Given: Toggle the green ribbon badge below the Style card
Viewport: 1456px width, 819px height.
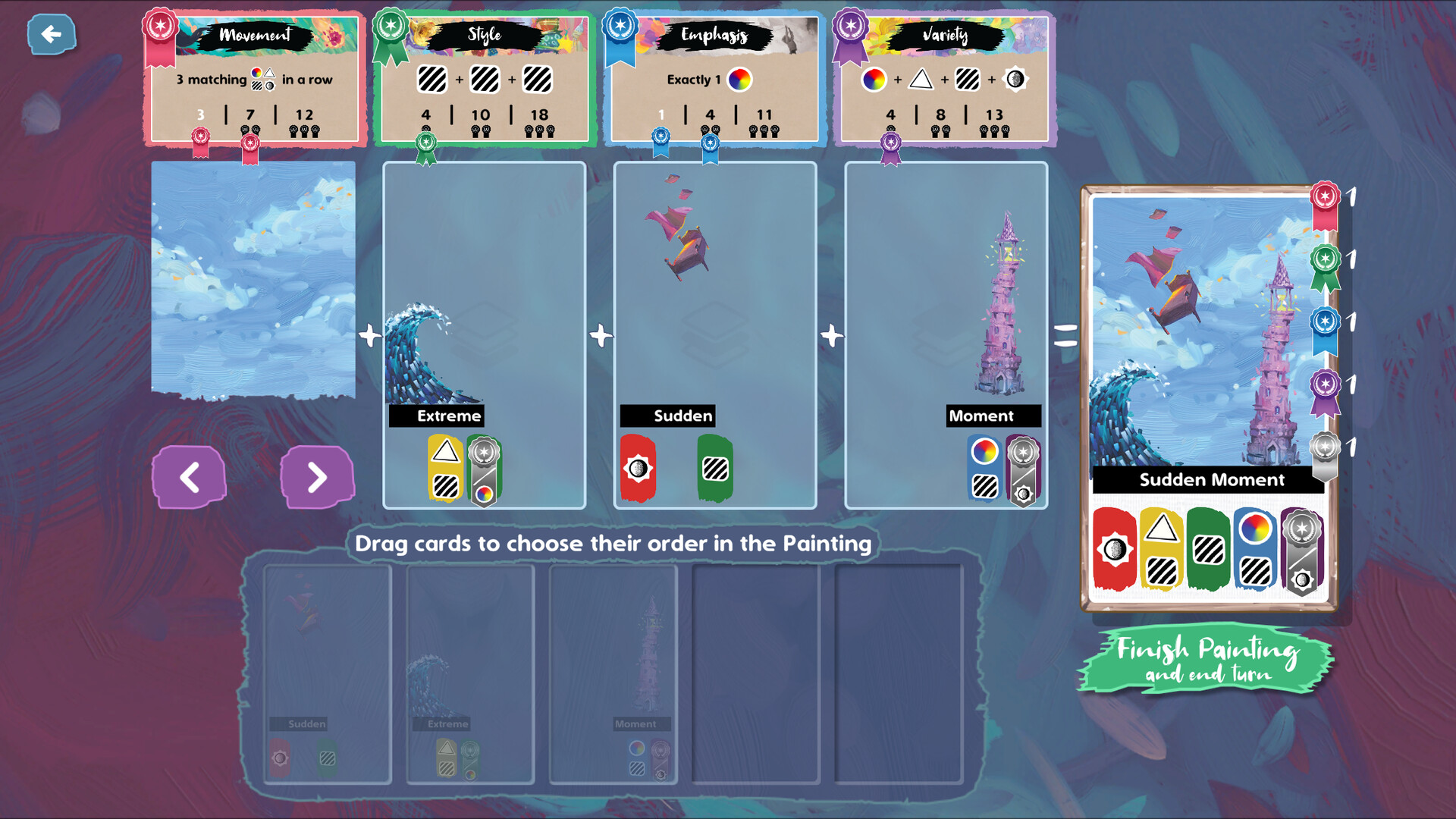Looking at the screenshot, I should 427,141.
